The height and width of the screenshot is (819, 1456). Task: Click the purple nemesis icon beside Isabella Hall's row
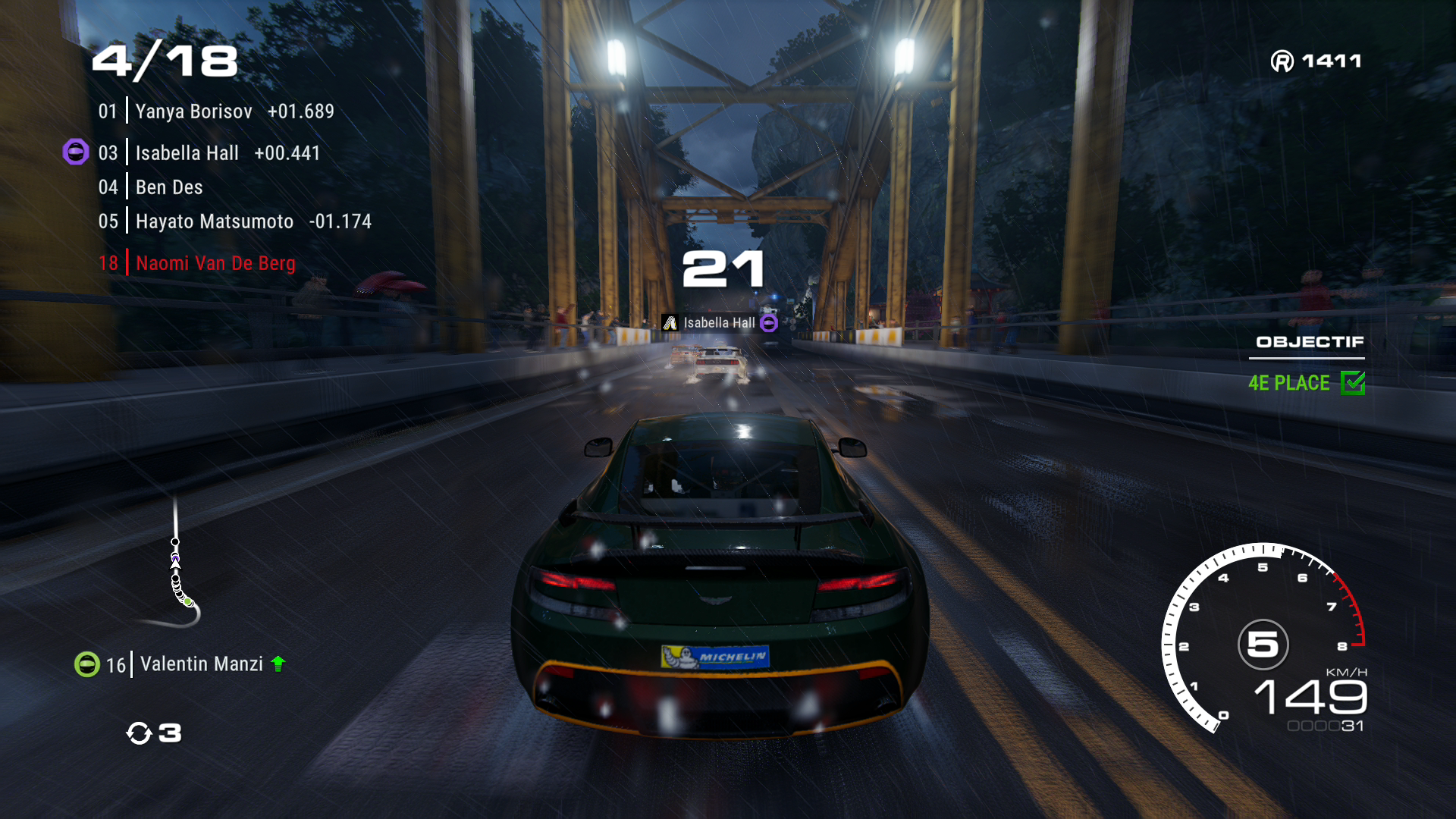76,152
